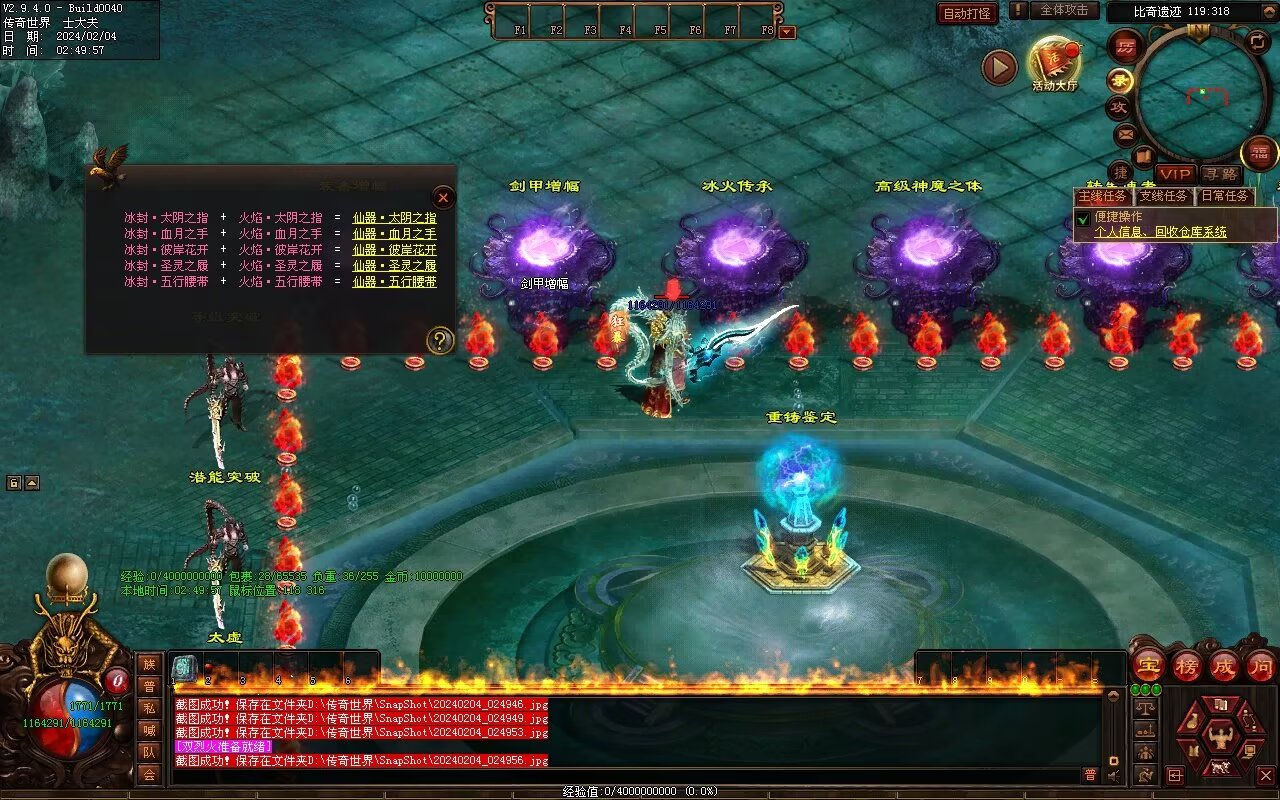Open the 宝 treasure shop button

coord(1149,664)
